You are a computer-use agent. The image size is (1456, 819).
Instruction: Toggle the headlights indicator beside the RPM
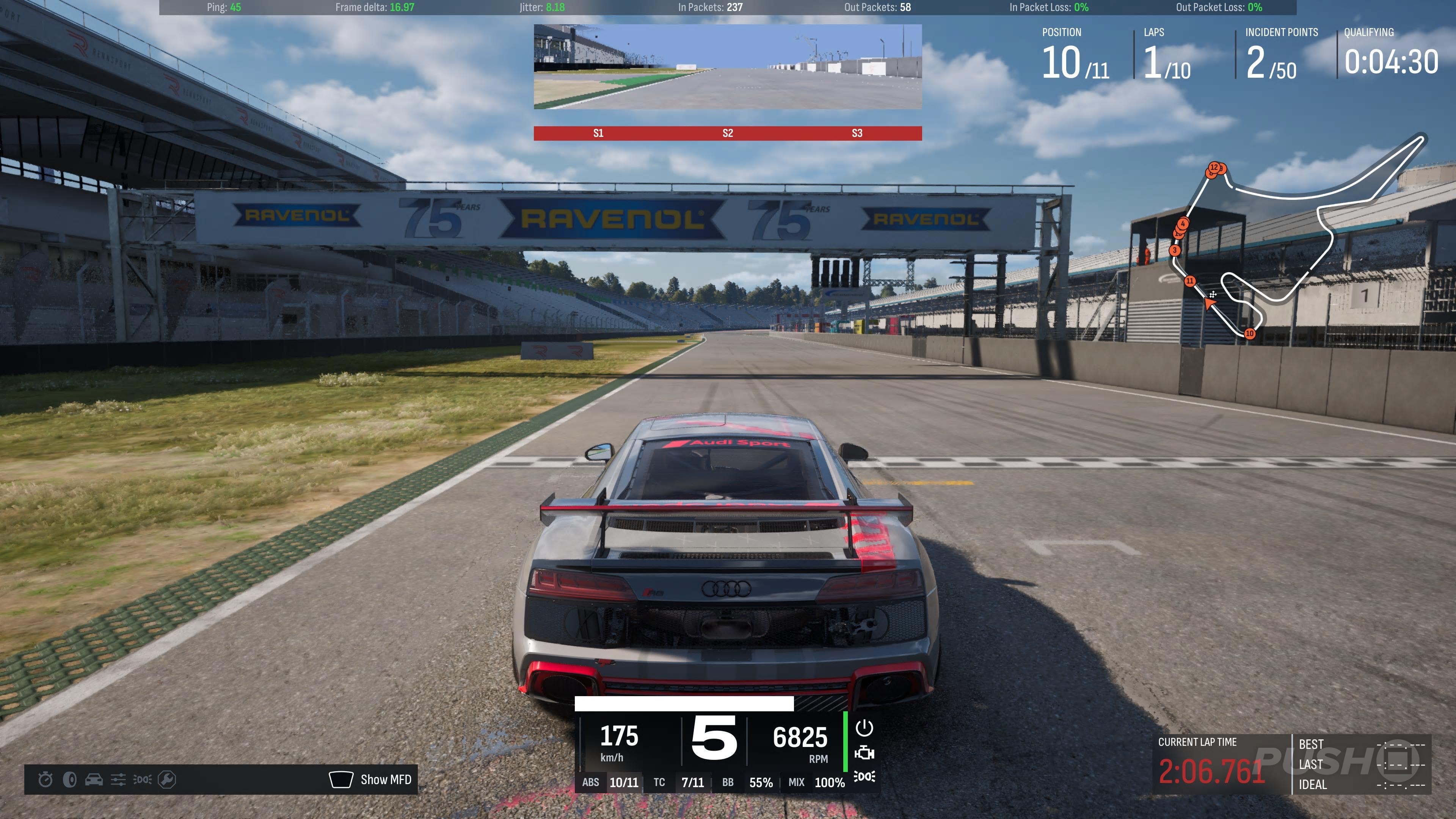[x=864, y=777]
